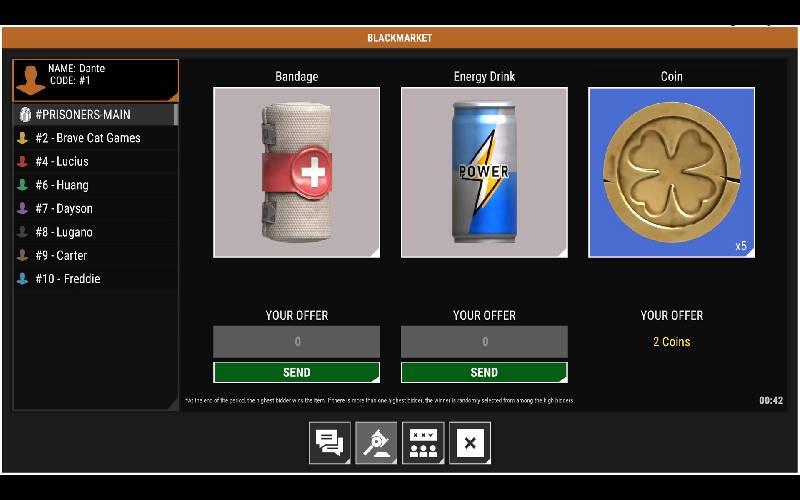Screen dimensions: 800x500
Task: Open the voting panel icon
Action: (423, 443)
